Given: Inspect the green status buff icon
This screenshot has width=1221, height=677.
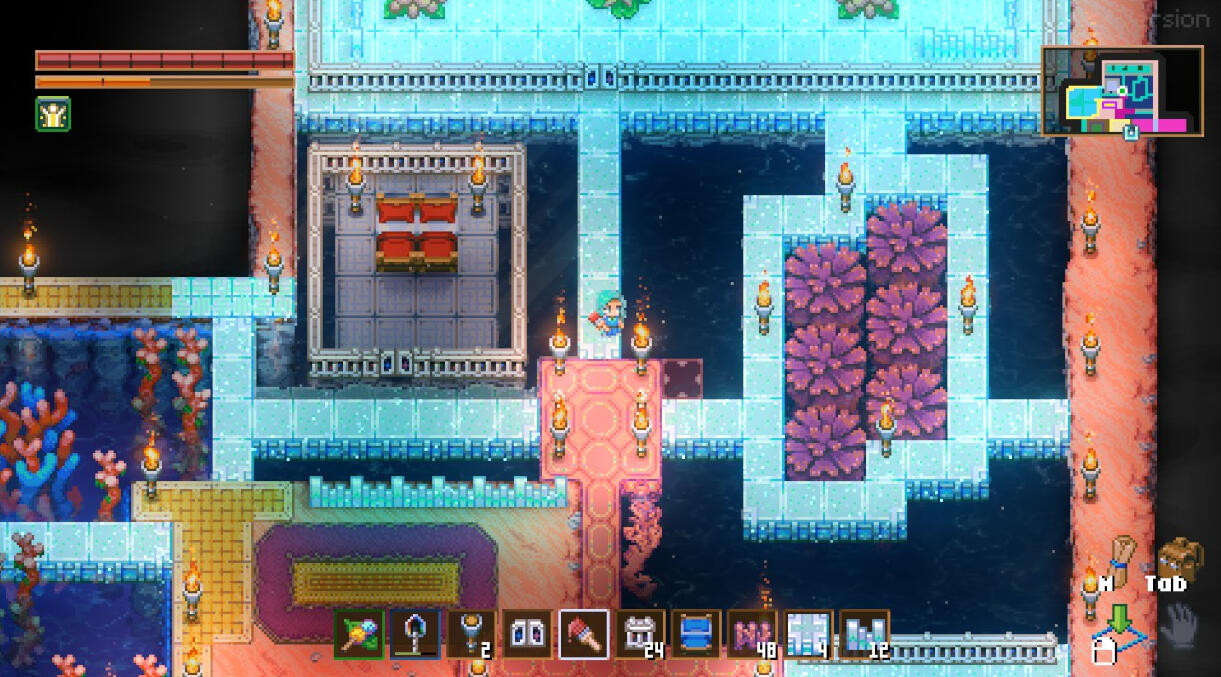Looking at the screenshot, I should 53,114.
